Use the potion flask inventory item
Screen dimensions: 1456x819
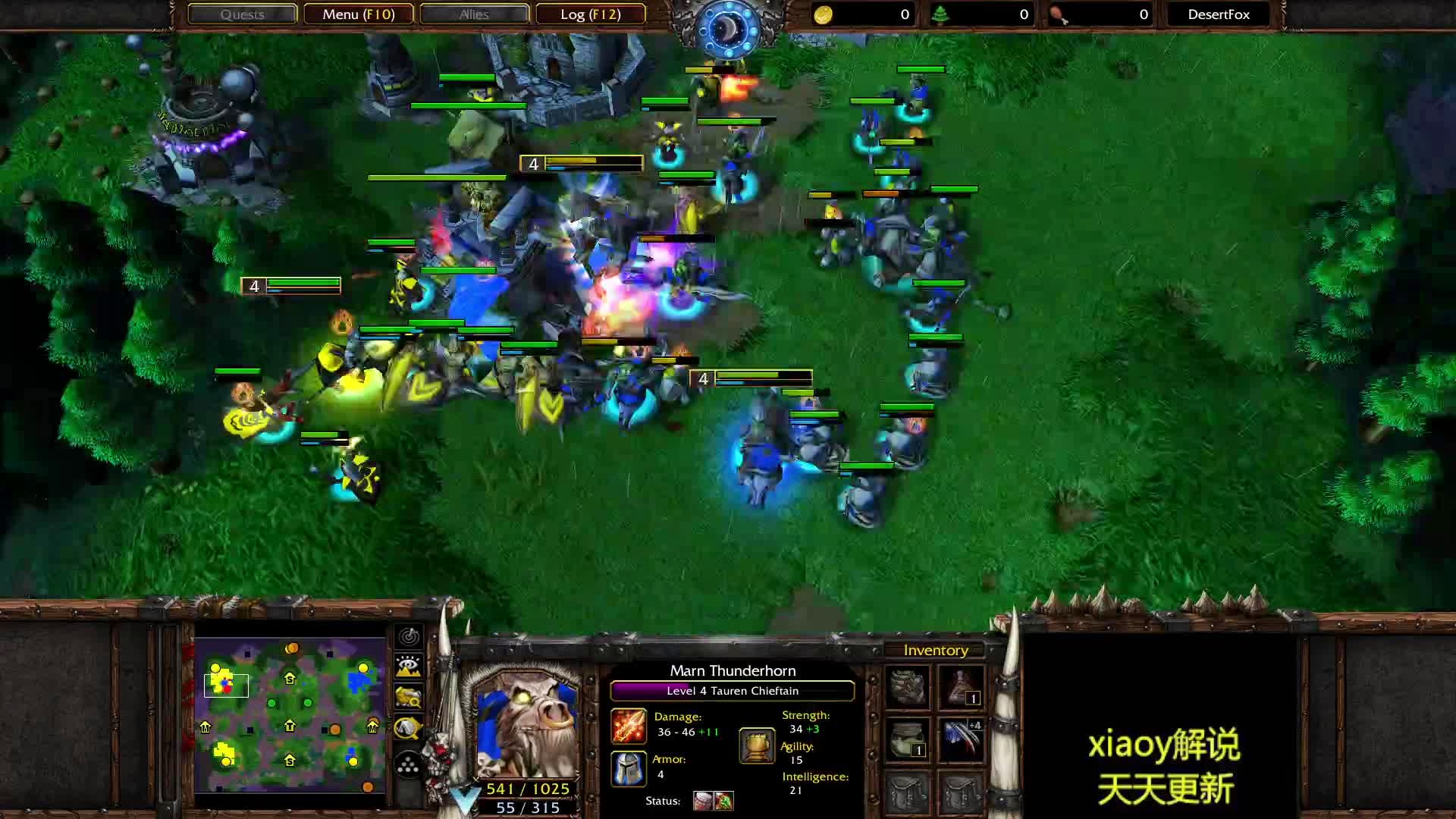click(x=962, y=686)
